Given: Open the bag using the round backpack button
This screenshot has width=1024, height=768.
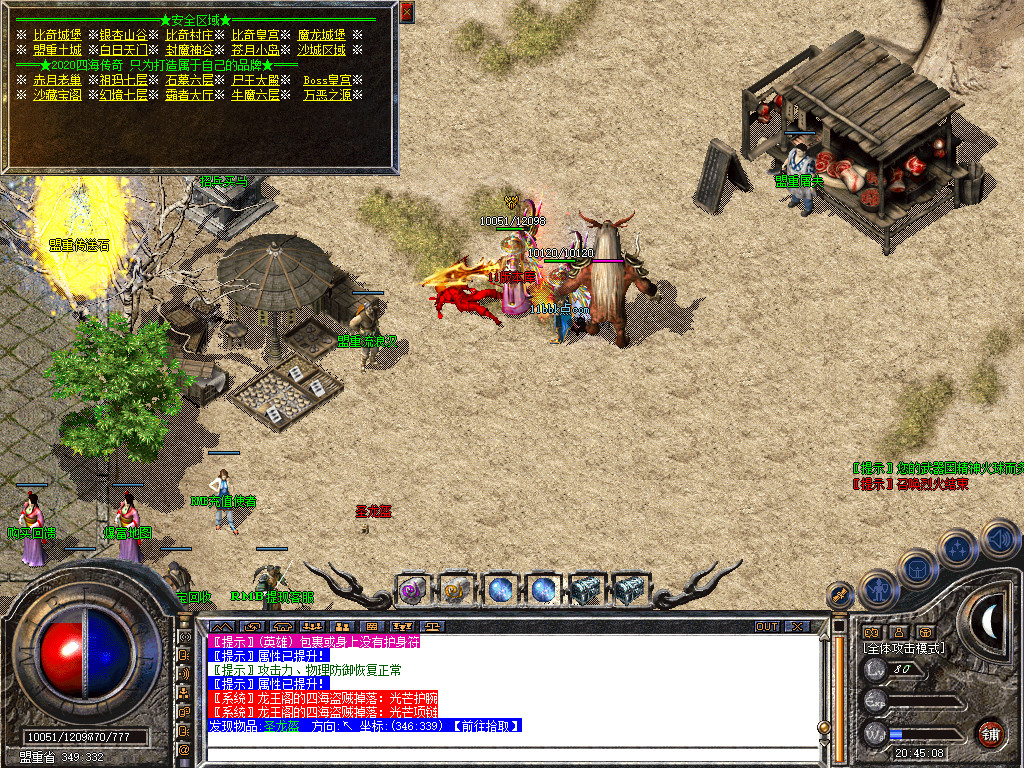Looking at the screenshot, I should point(918,568).
